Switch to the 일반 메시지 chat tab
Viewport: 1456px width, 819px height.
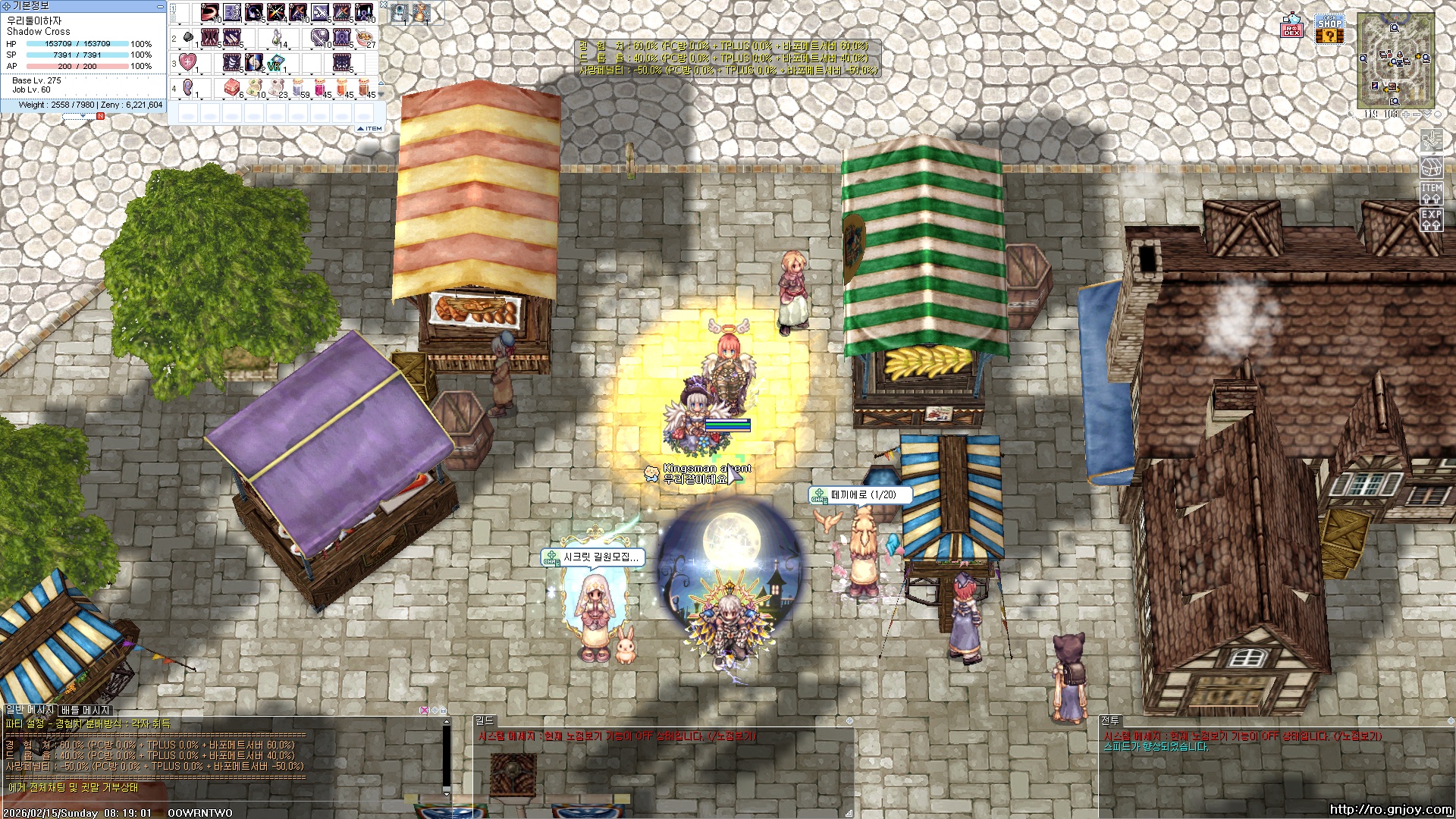coord(30,710)
